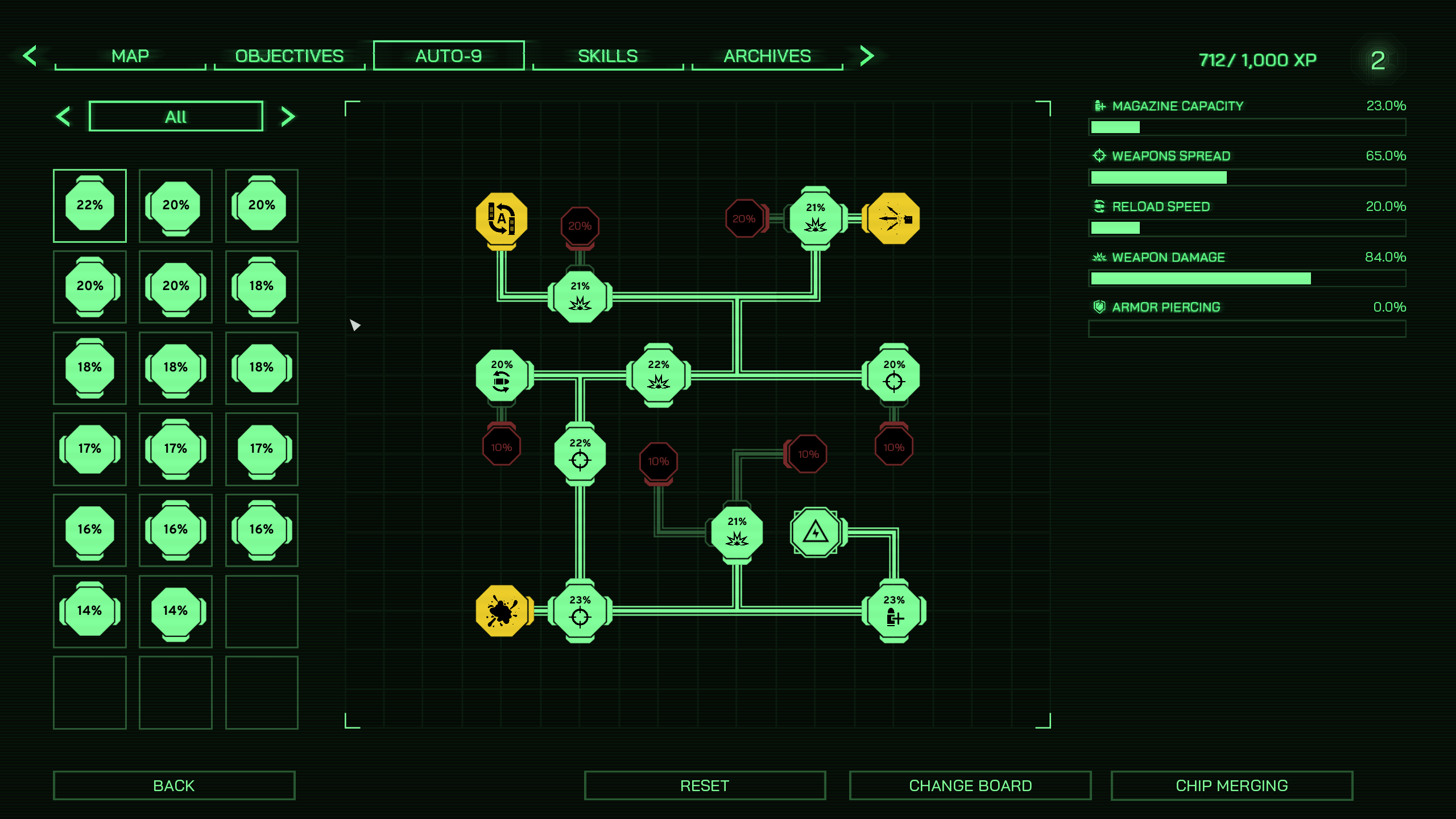The width and height of the screenshot is (1456, 819).
Task: Navigate tabs right with the top arrow
Action: pos(867,56)
